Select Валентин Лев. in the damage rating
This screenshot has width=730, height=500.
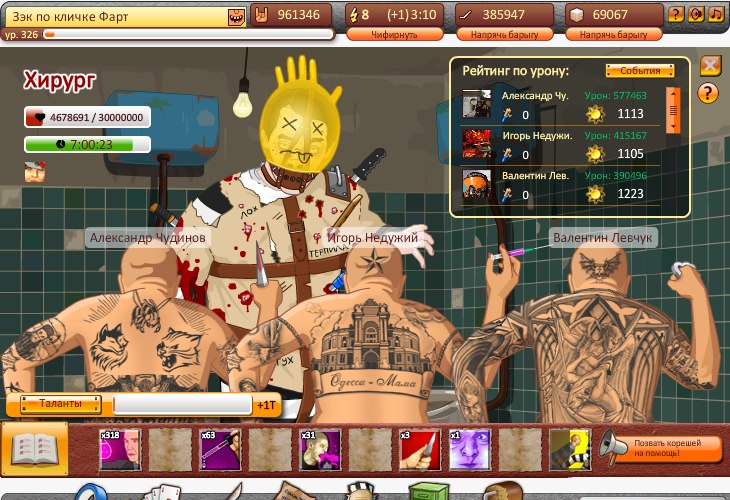point(536,176)
